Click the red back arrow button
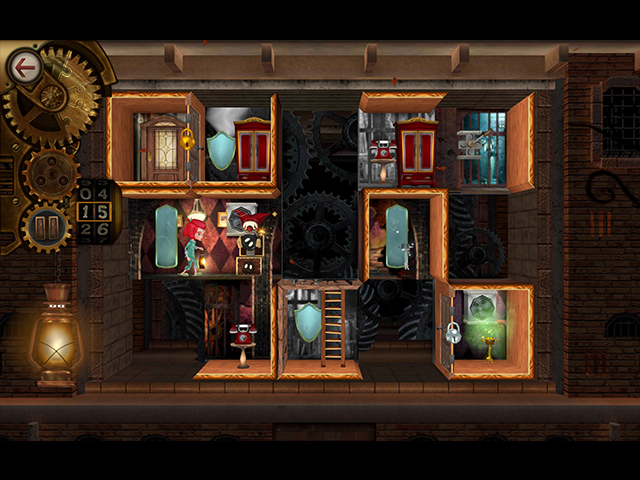This screenshot has width=640, height=480. point(22,68)
